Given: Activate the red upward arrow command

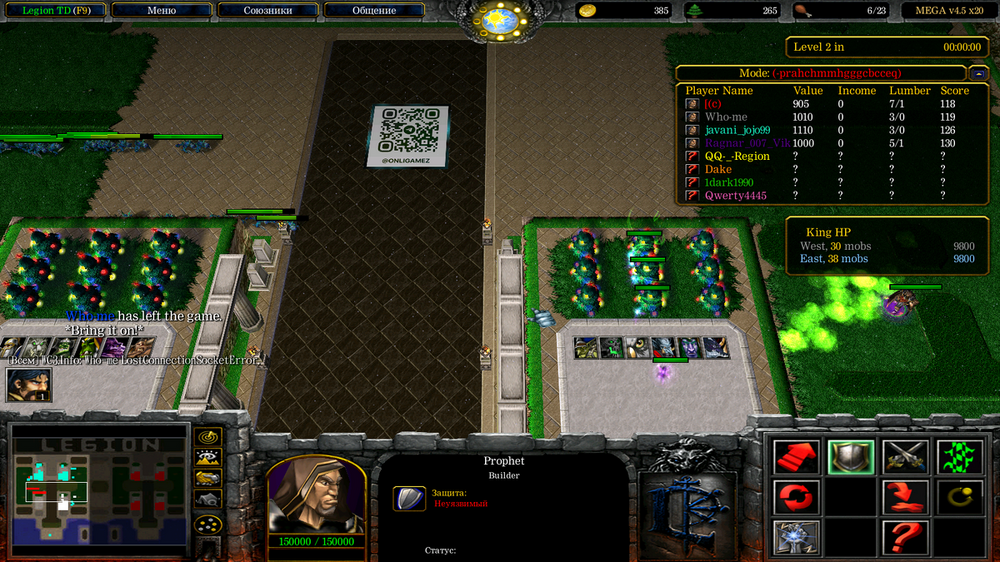Looking at the screenshot, I should pos(797,457).
